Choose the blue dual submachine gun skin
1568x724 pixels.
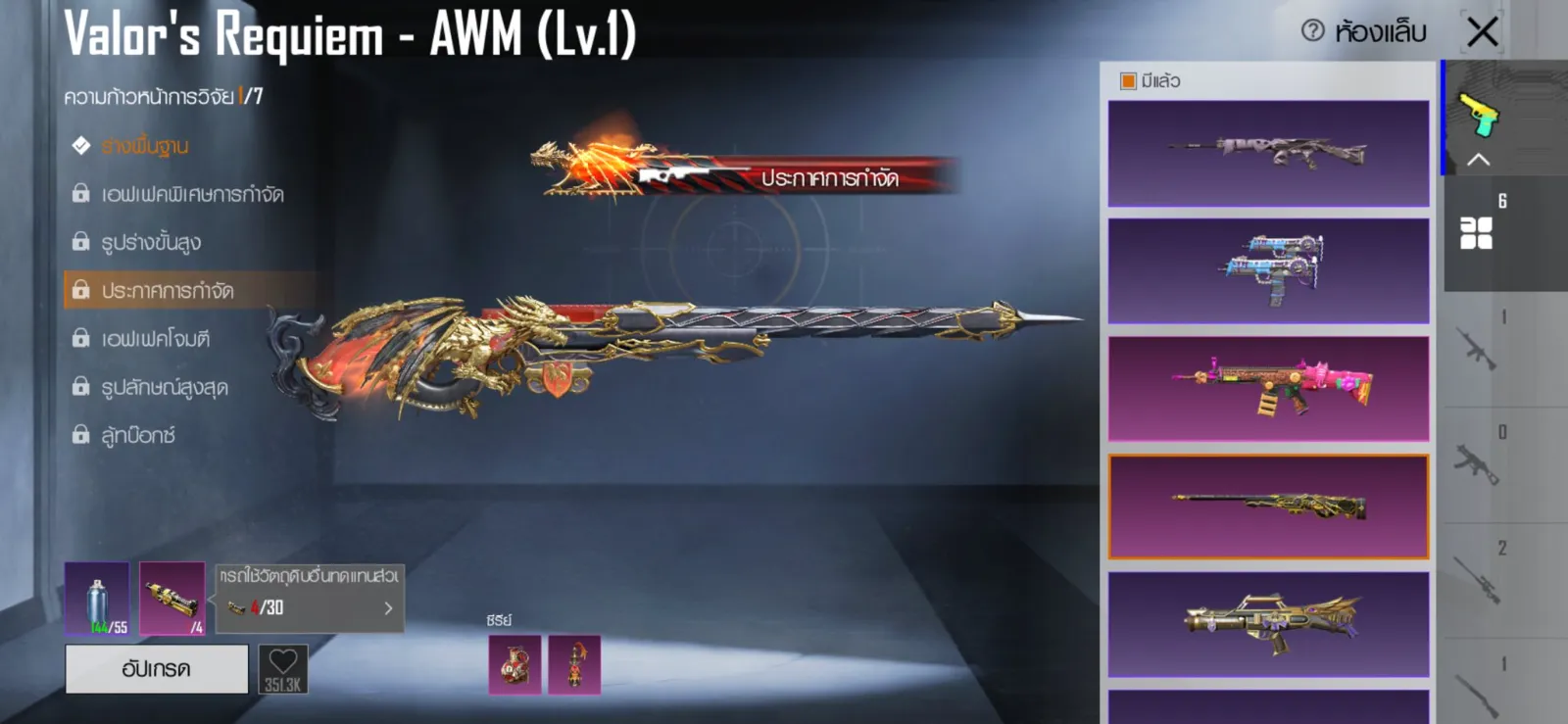[x=1268, y=270]
